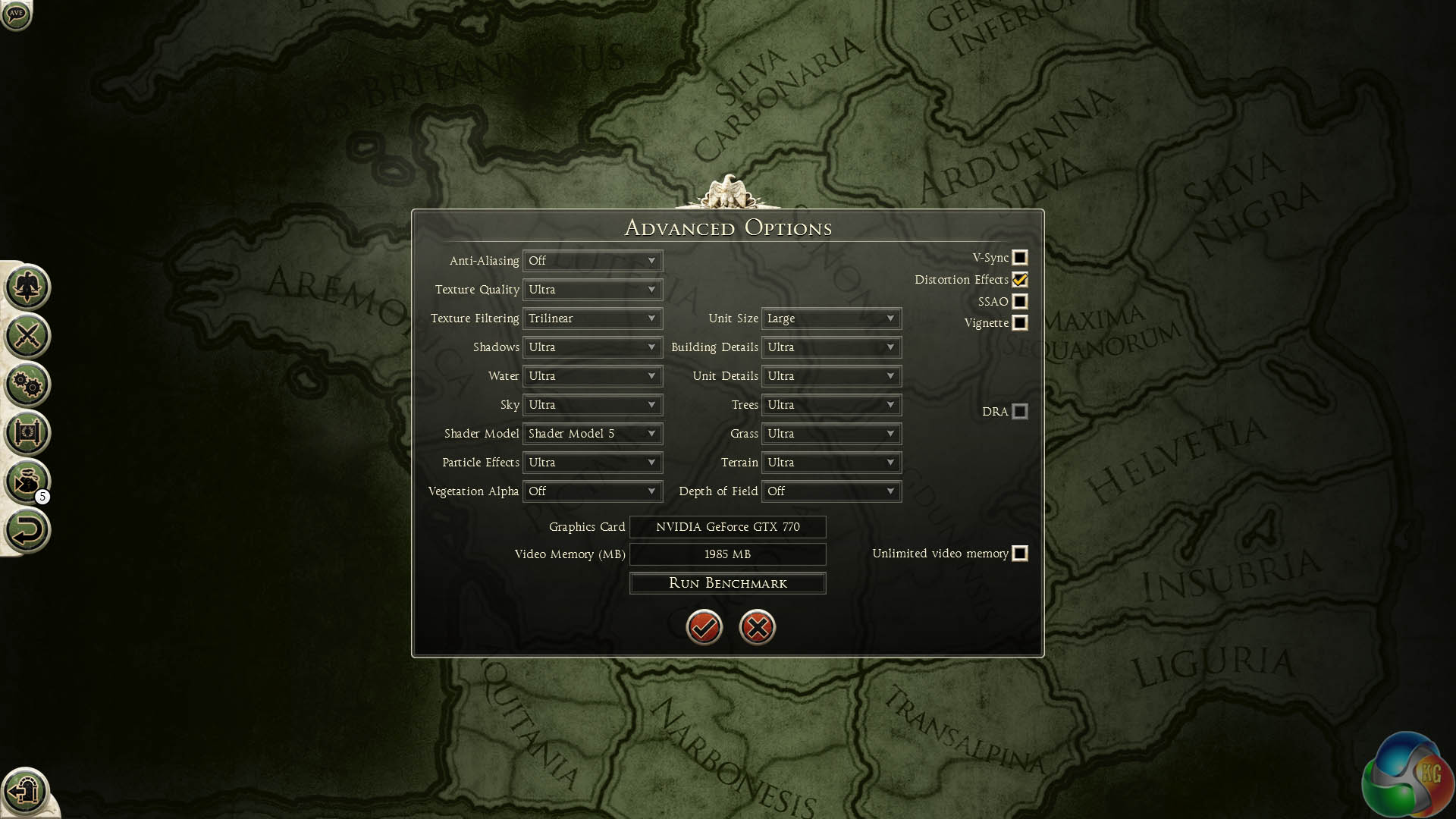Expand the Depth of Field dropdown
The height and width of the screenshot is (819, 1456).
coord(831,491)
